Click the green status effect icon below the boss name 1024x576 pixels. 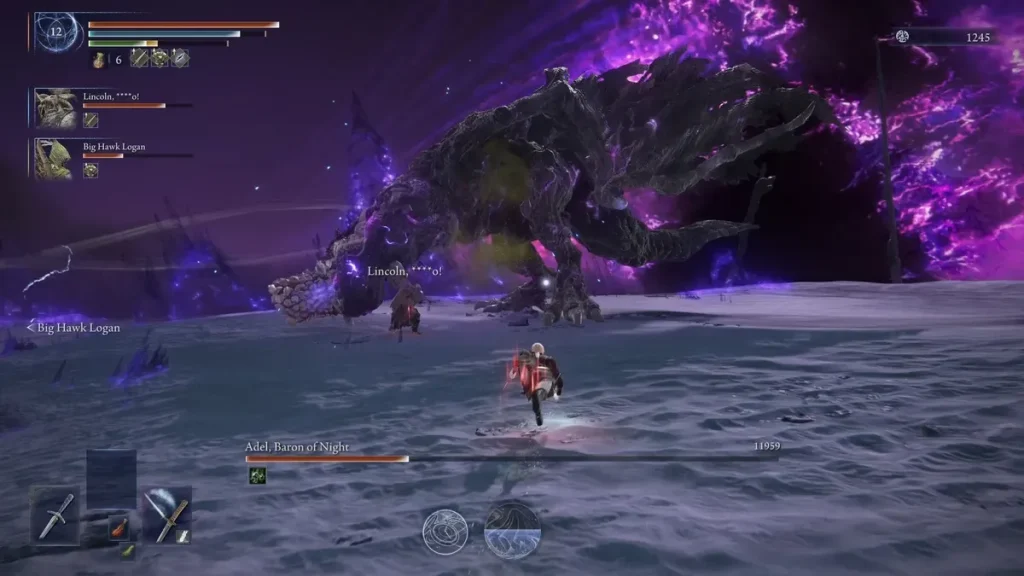[x=257, y=476]
